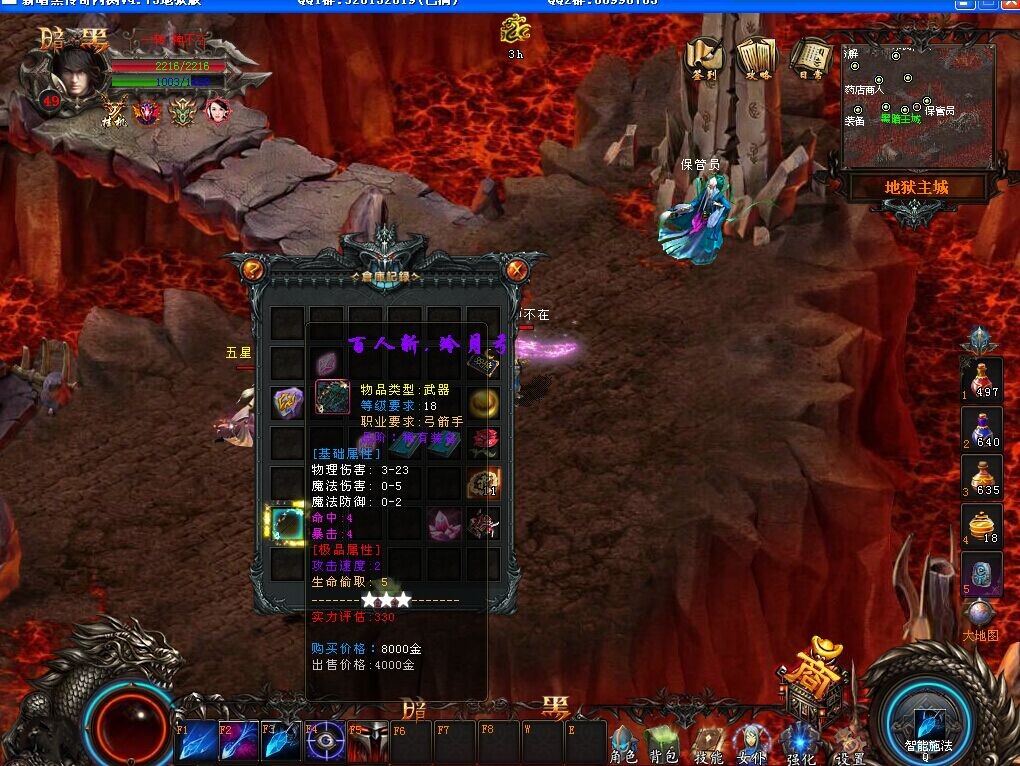Click the 地狱主城 minimap
The width and height of the screenshot is (1020, 766).
pos(918,106)
